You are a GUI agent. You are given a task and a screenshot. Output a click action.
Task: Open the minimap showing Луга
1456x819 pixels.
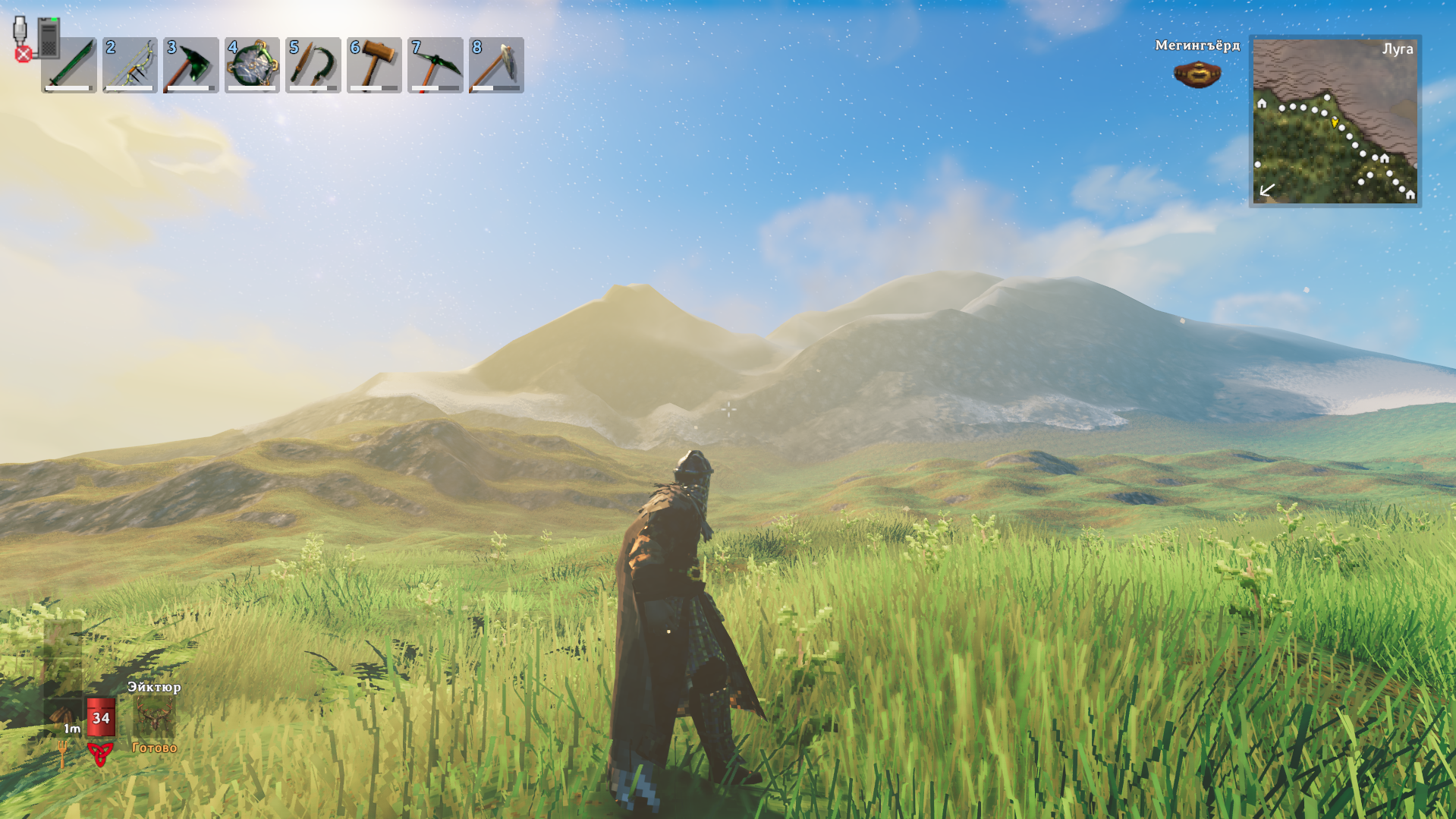(x=1335, y=121)
